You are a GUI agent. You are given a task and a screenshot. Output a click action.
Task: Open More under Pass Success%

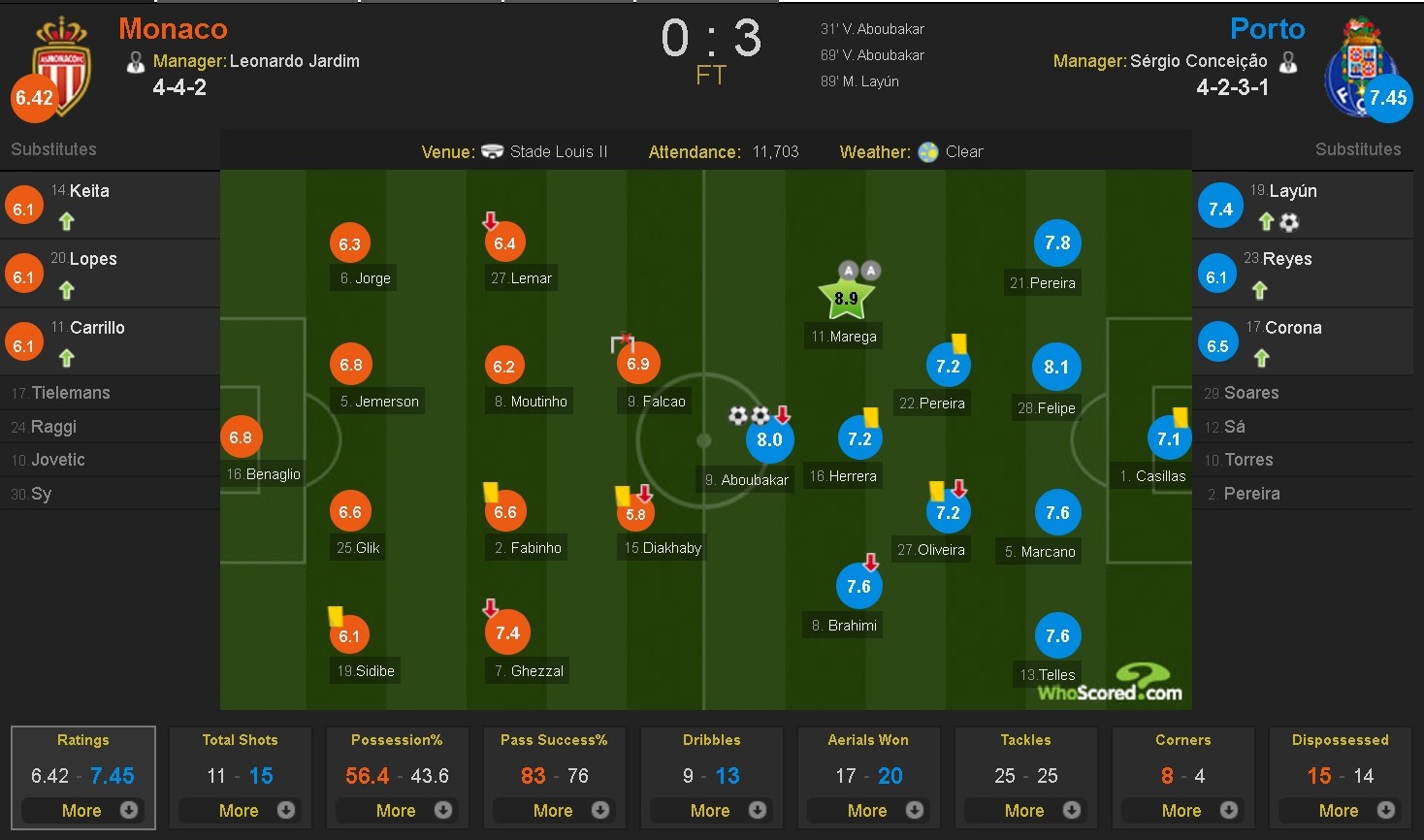pyautogui.click(x=554, y=810)
